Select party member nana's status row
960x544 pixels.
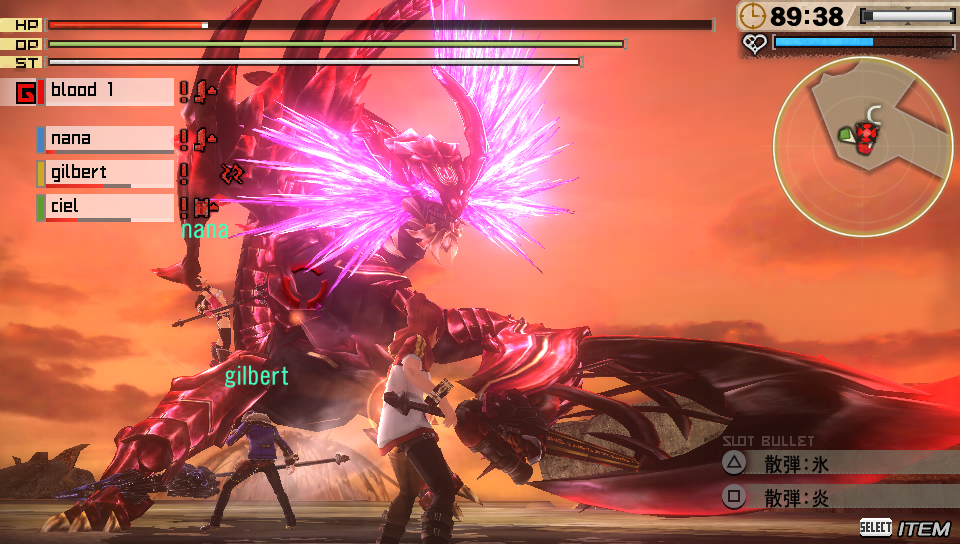pos(108,139)
